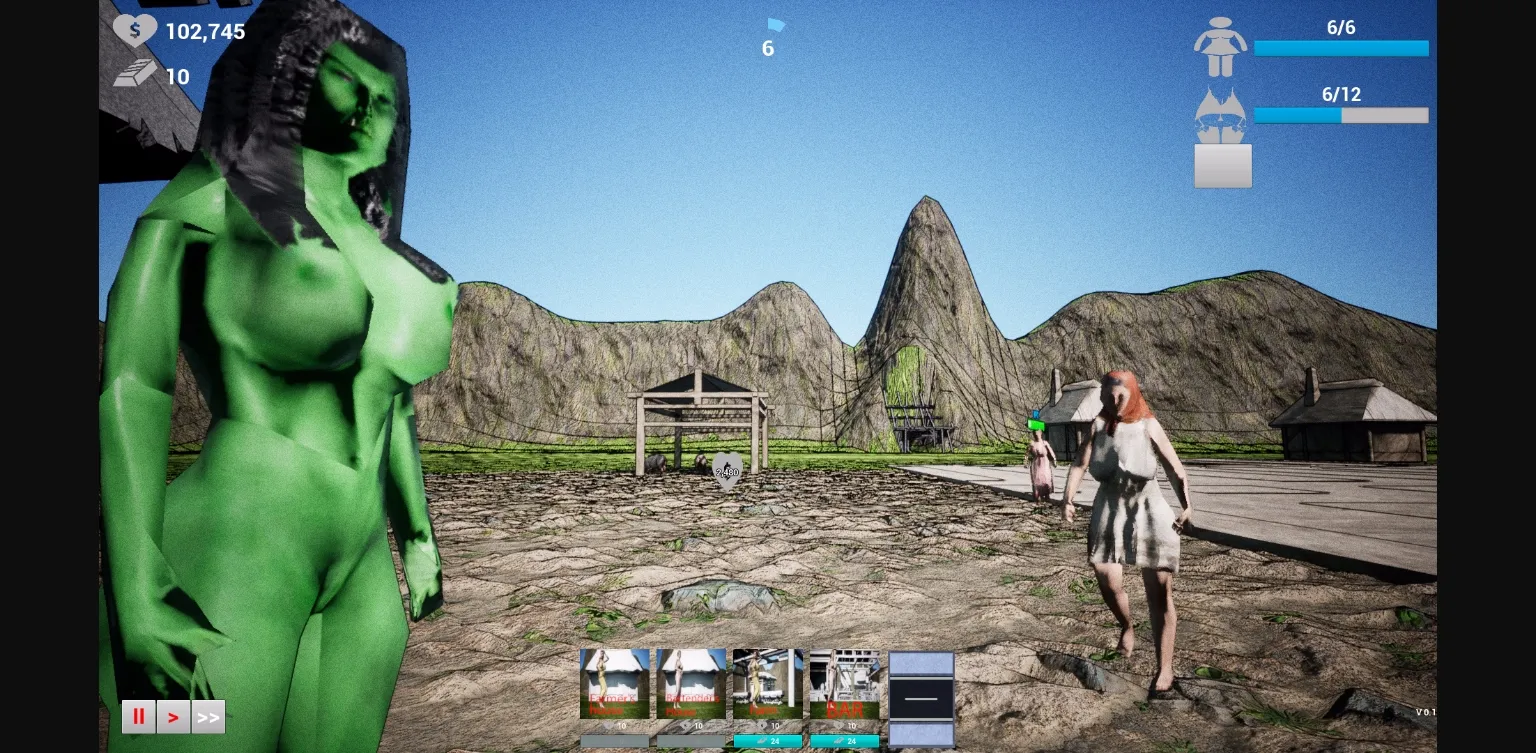
Task: Expand the scroll panel at the bar's right end
Action: tap(920, 698)
